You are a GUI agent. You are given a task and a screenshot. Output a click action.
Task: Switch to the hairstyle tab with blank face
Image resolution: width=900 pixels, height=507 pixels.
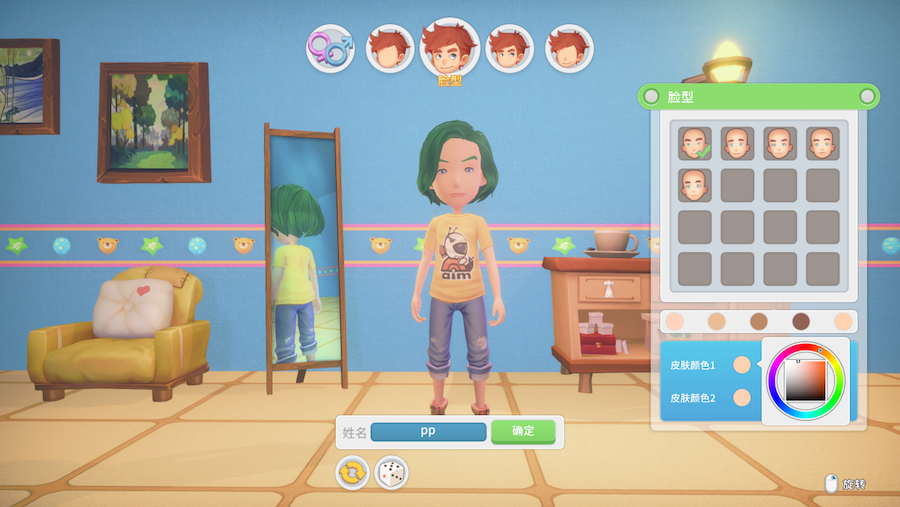[x=390, y=48]
